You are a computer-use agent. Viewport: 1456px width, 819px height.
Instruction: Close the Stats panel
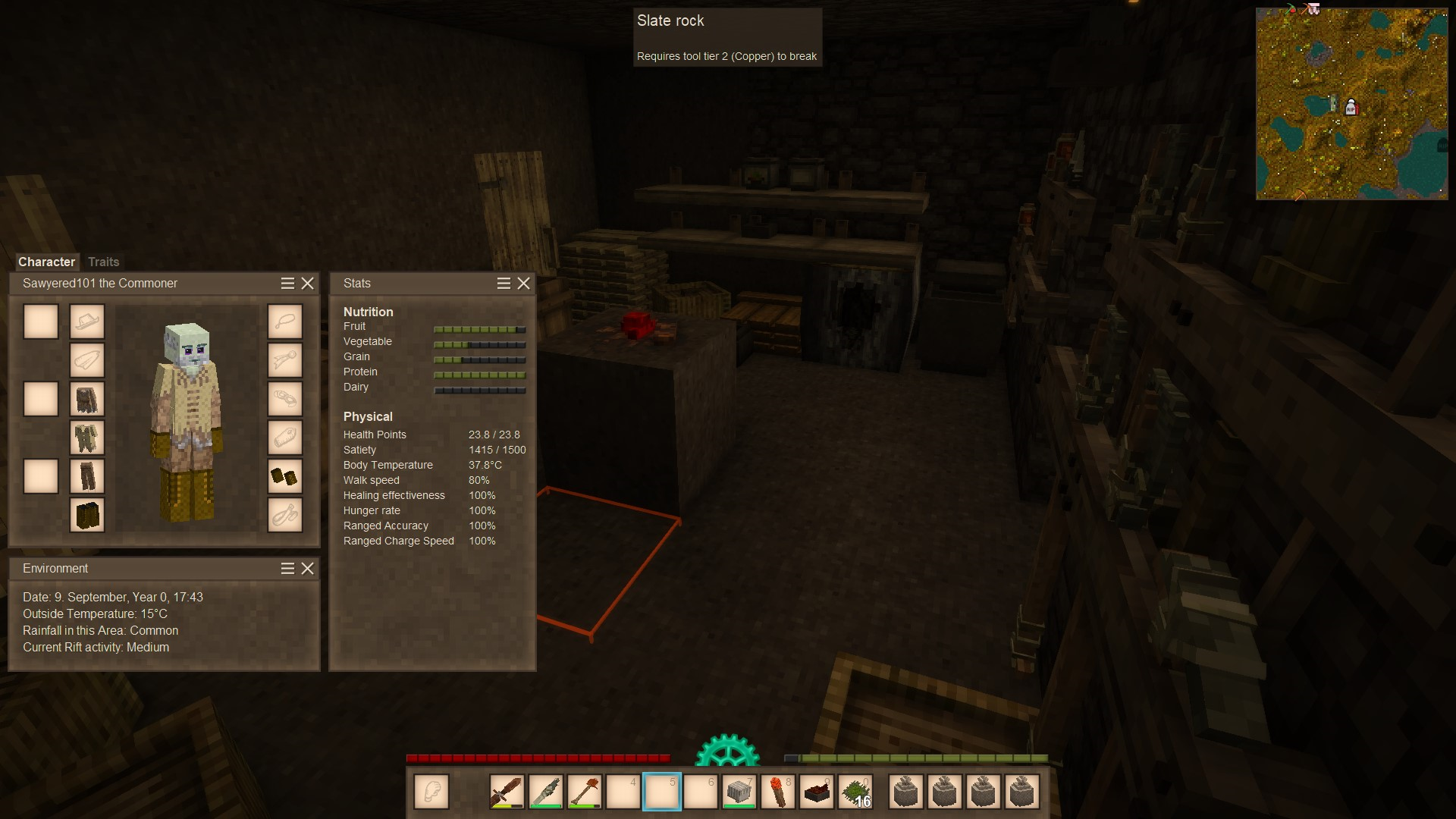click(523, 283)
